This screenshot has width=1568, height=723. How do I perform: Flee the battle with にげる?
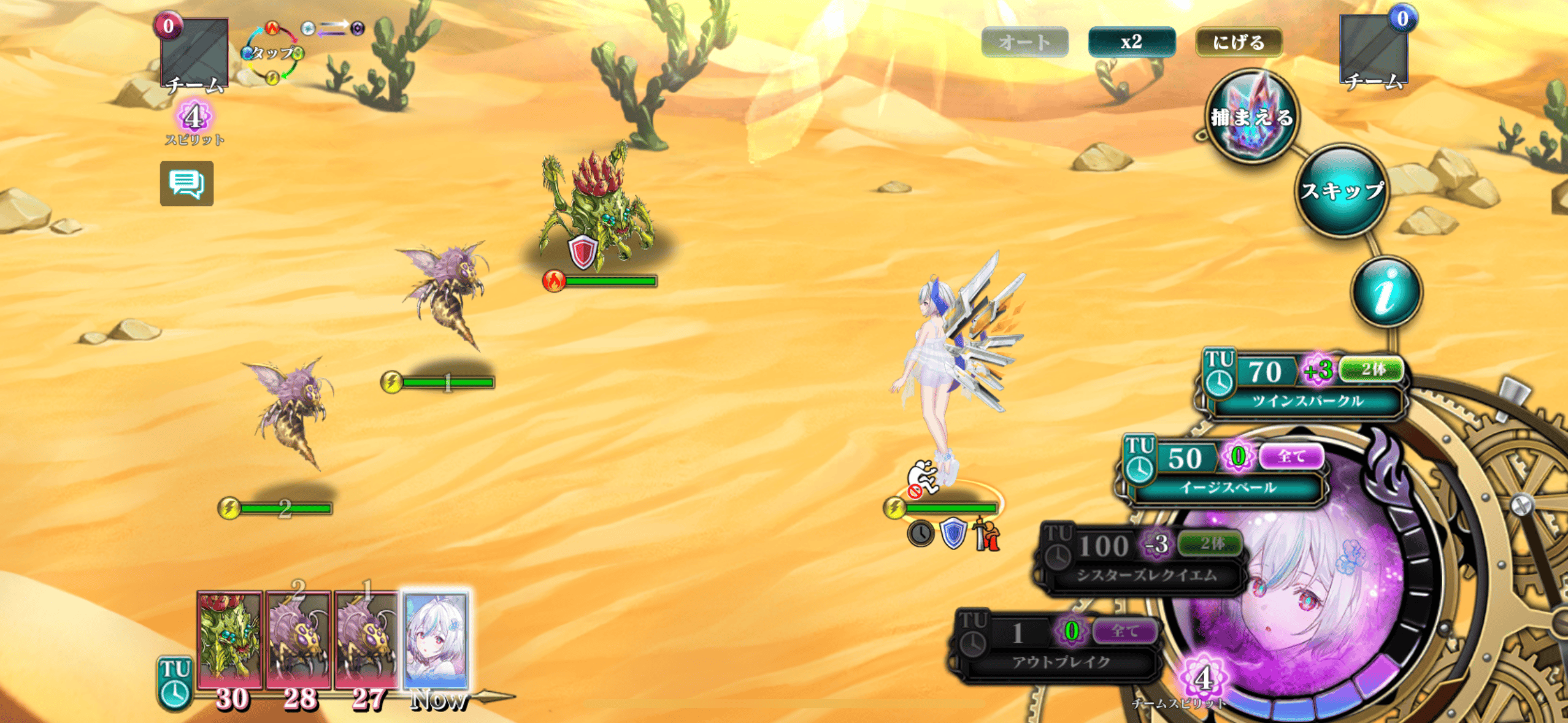tap(1239, 42)
